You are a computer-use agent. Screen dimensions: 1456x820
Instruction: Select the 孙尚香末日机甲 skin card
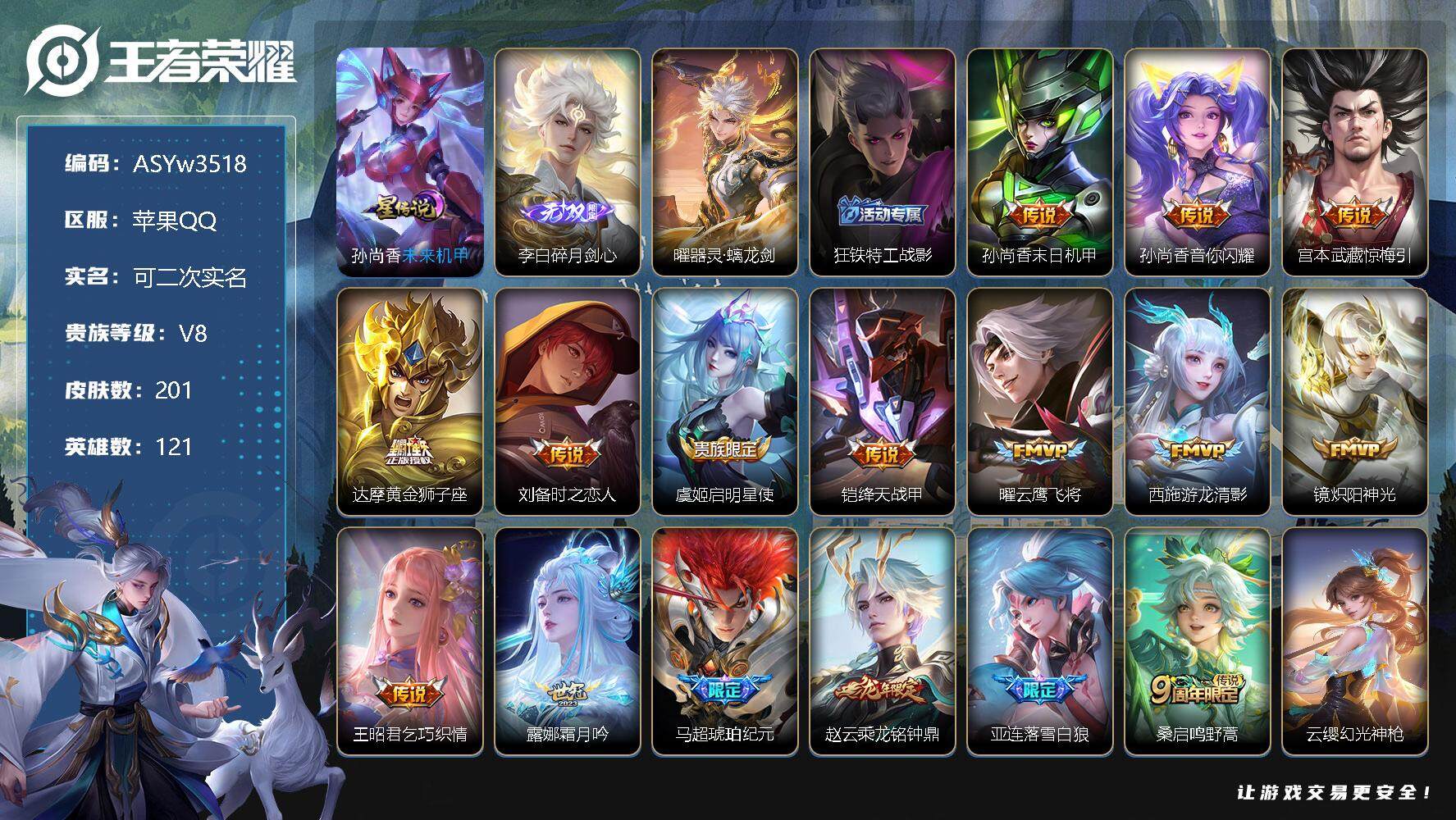(x=1040, y=162)
